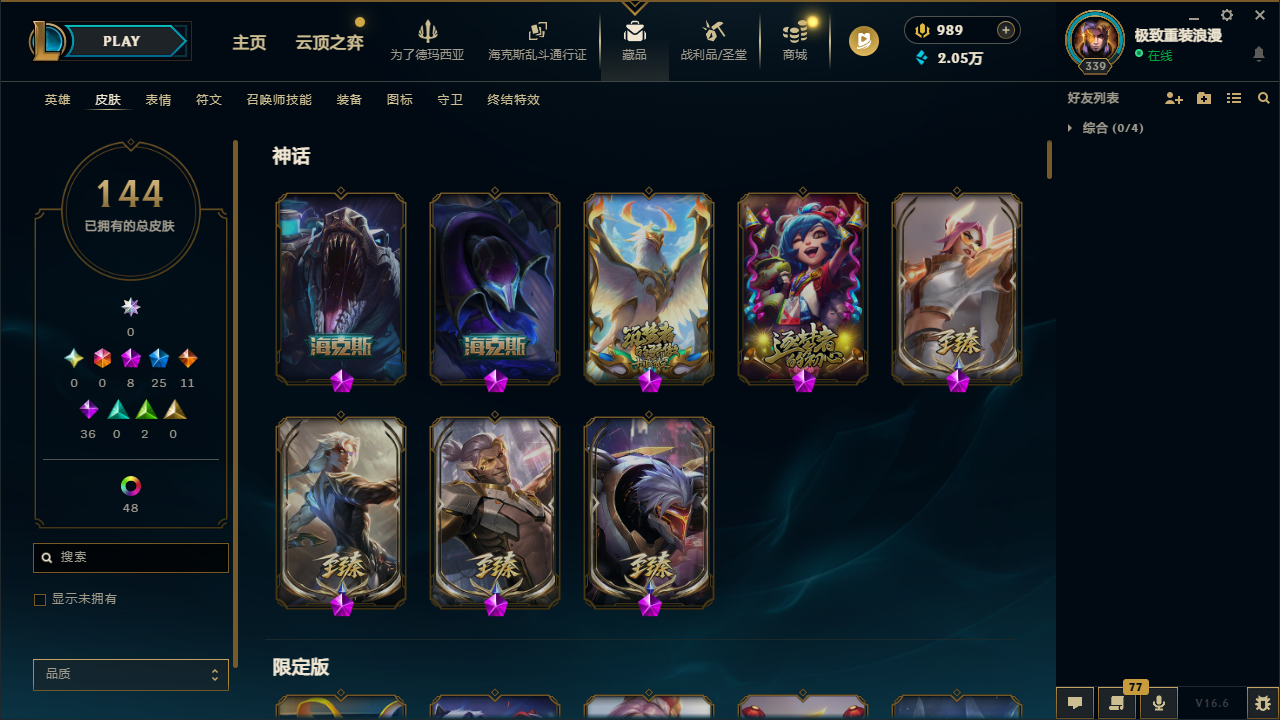Click the microphone icon in bottom toolbar
1280x720 pixels.
pyautogui.click(x=1159, y=702)
